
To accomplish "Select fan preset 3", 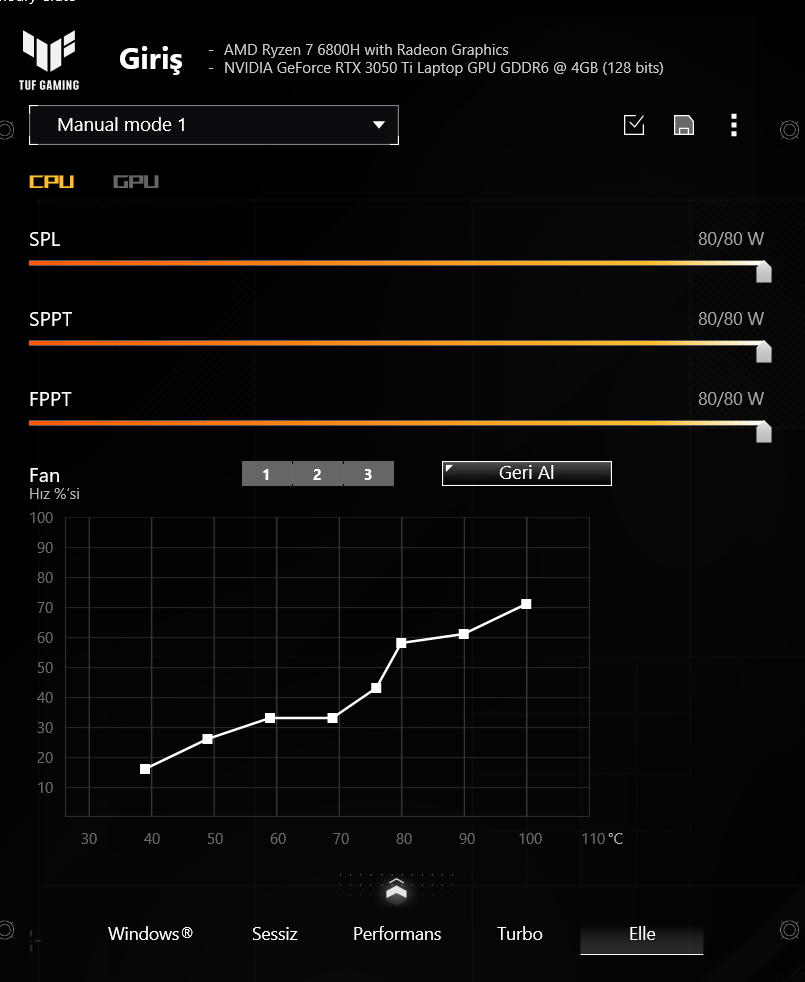I will pyautogui.click(x=368, y=474).
